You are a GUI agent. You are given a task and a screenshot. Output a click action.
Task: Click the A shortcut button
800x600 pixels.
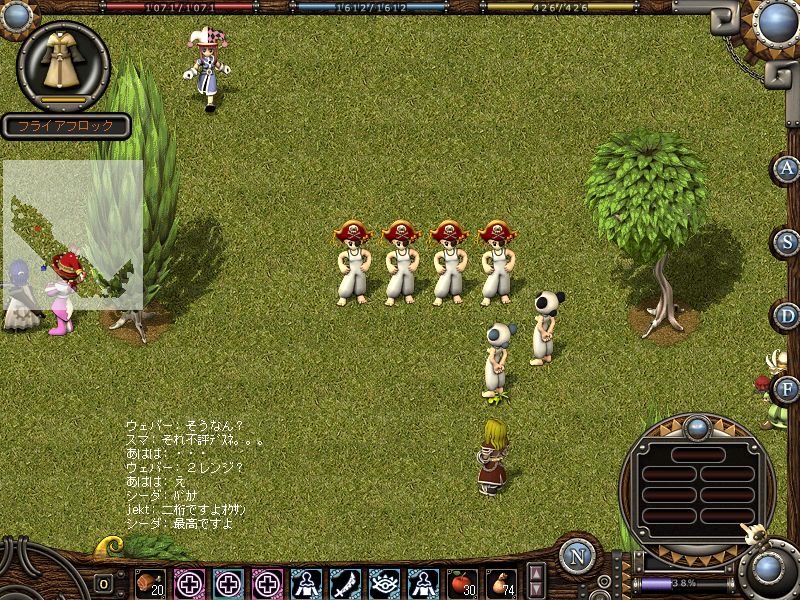(x=787, y=169)
